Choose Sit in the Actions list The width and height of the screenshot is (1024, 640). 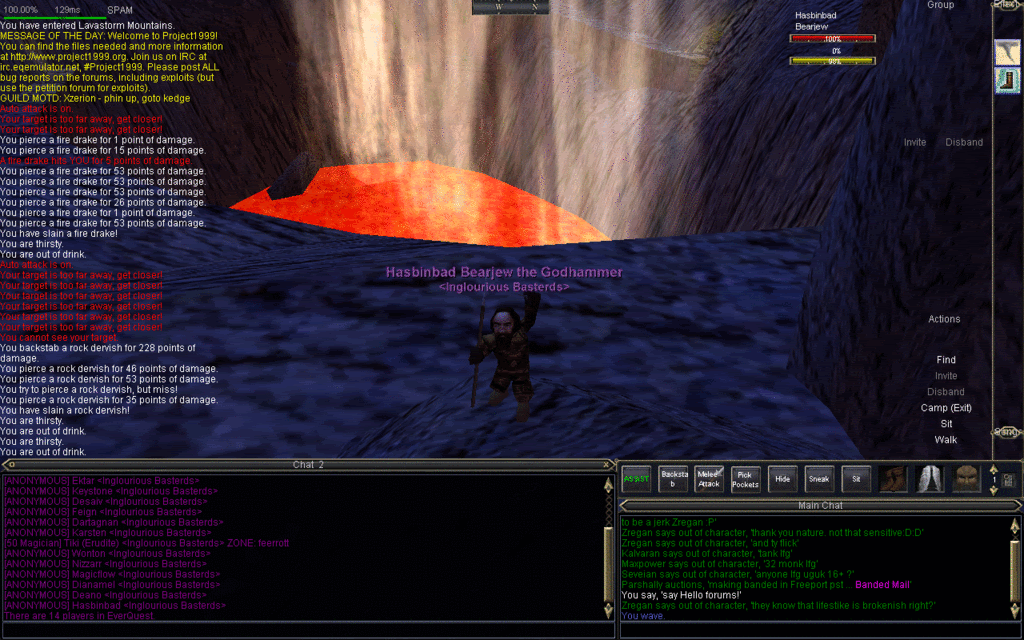click(945, 424)
